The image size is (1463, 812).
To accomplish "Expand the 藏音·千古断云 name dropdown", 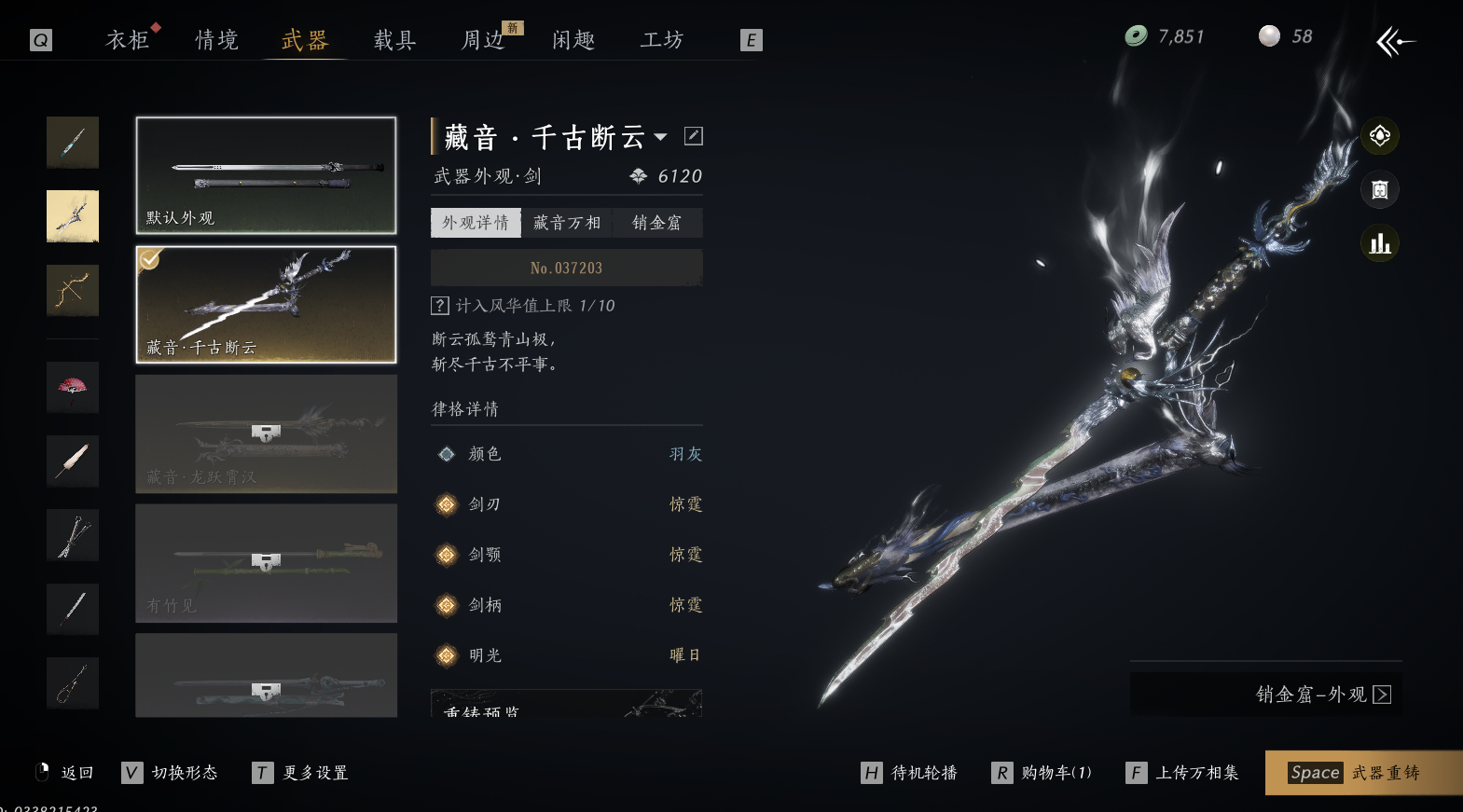I will click(661, 137).
